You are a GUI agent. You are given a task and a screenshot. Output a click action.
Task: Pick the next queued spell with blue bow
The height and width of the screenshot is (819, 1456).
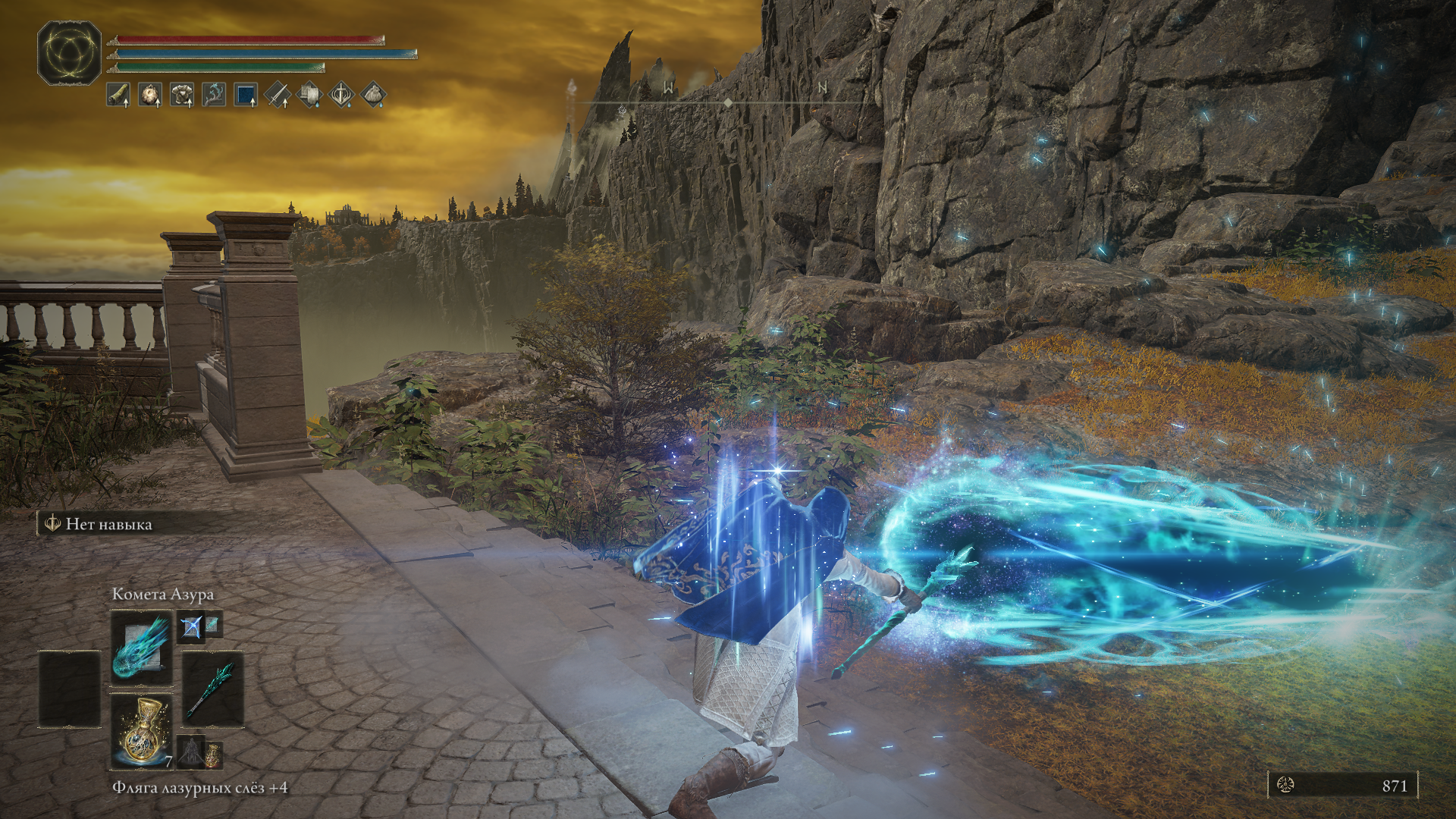(x=190, y=626)
